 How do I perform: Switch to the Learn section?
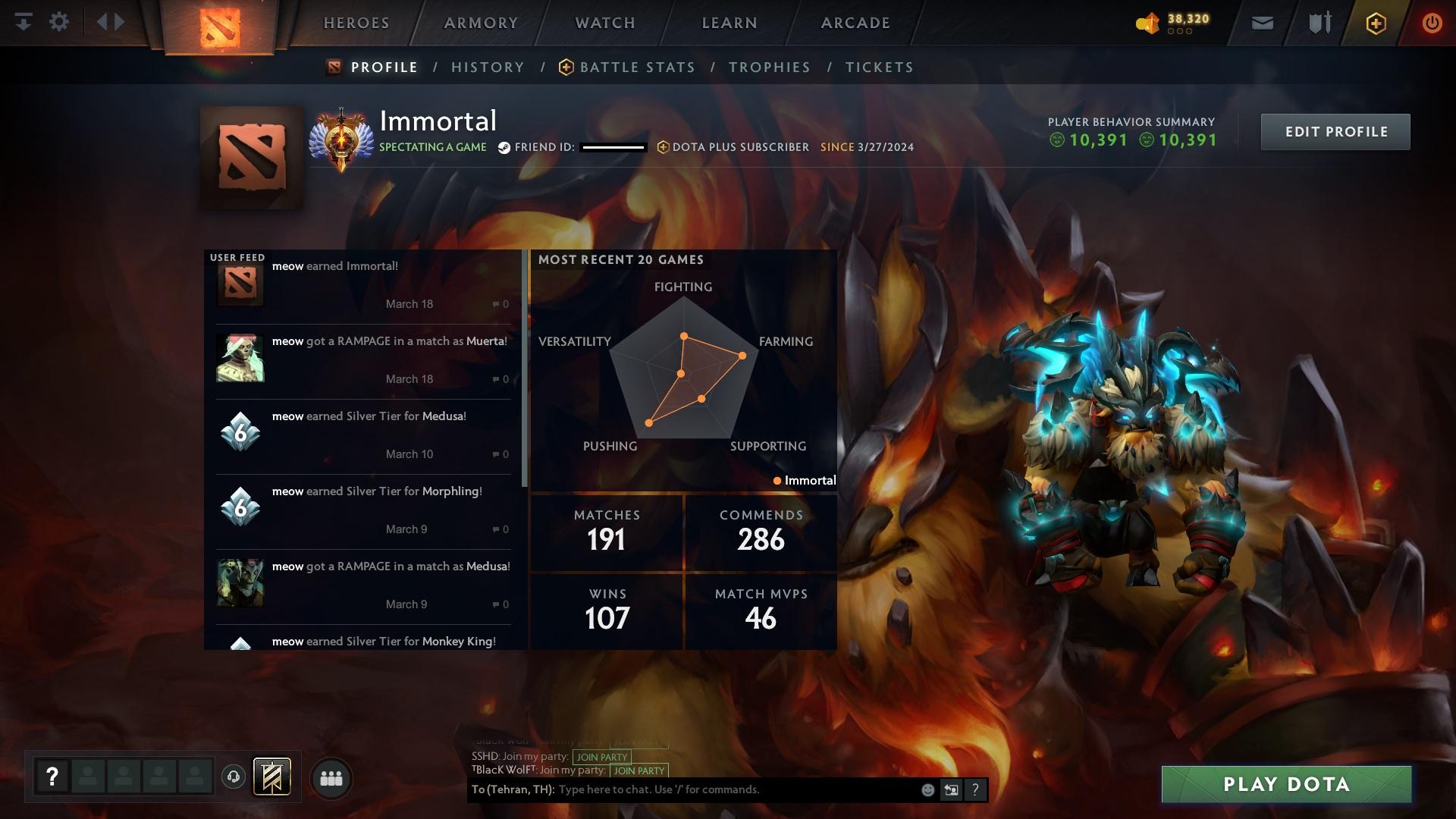[730, 23]
